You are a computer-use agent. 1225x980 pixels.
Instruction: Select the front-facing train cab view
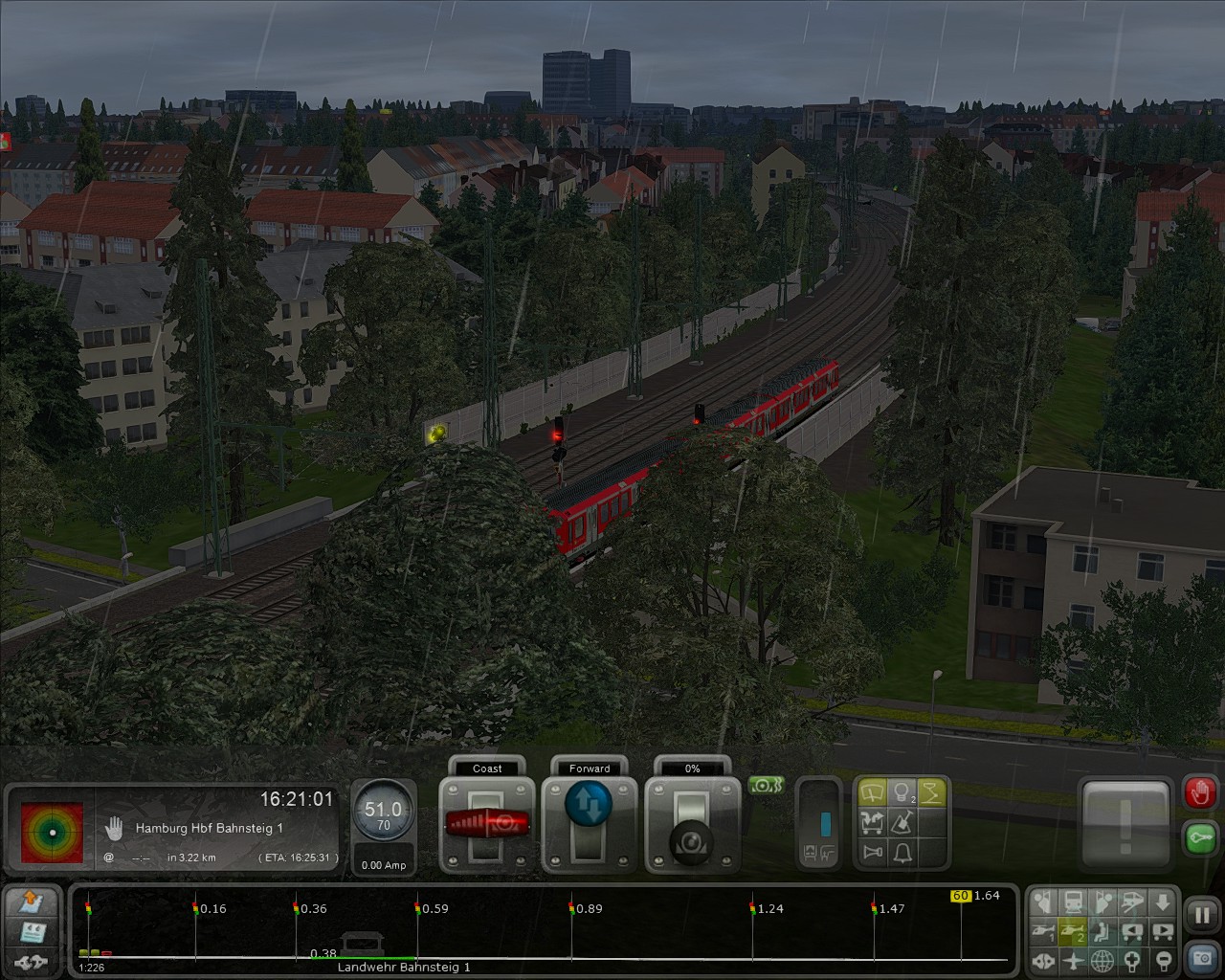click(x=1074, y=902)
